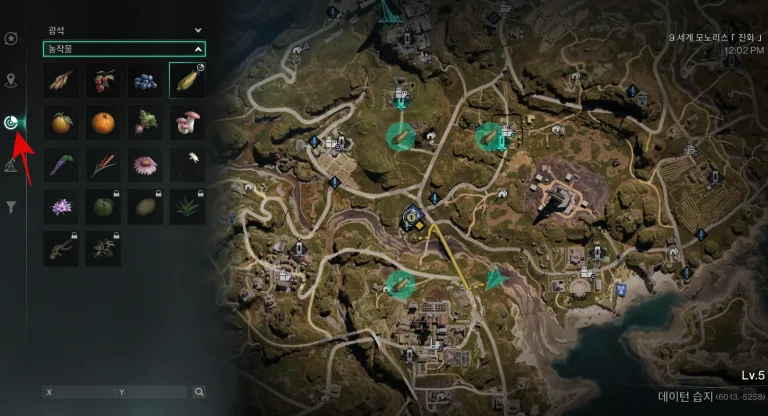Collapse the 농작물 crop category
This screenshot has width=768, height=416.
197,48
